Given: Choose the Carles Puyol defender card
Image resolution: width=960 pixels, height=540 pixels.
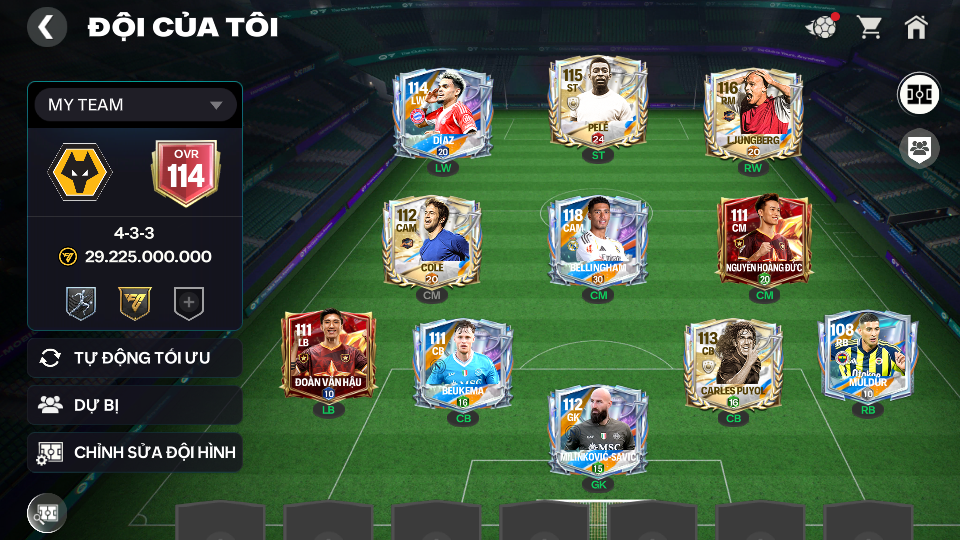Looking at the screenshot, I should click(733, 365).
